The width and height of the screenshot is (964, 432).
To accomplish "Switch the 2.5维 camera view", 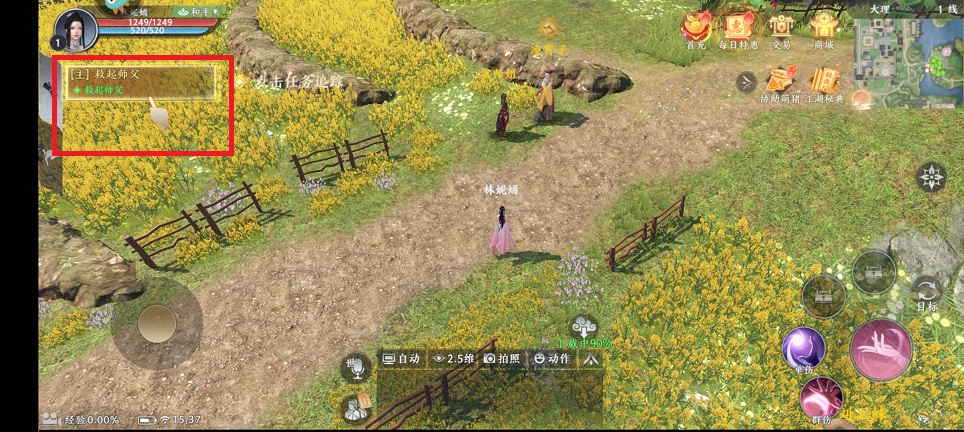I will (452, 358).
